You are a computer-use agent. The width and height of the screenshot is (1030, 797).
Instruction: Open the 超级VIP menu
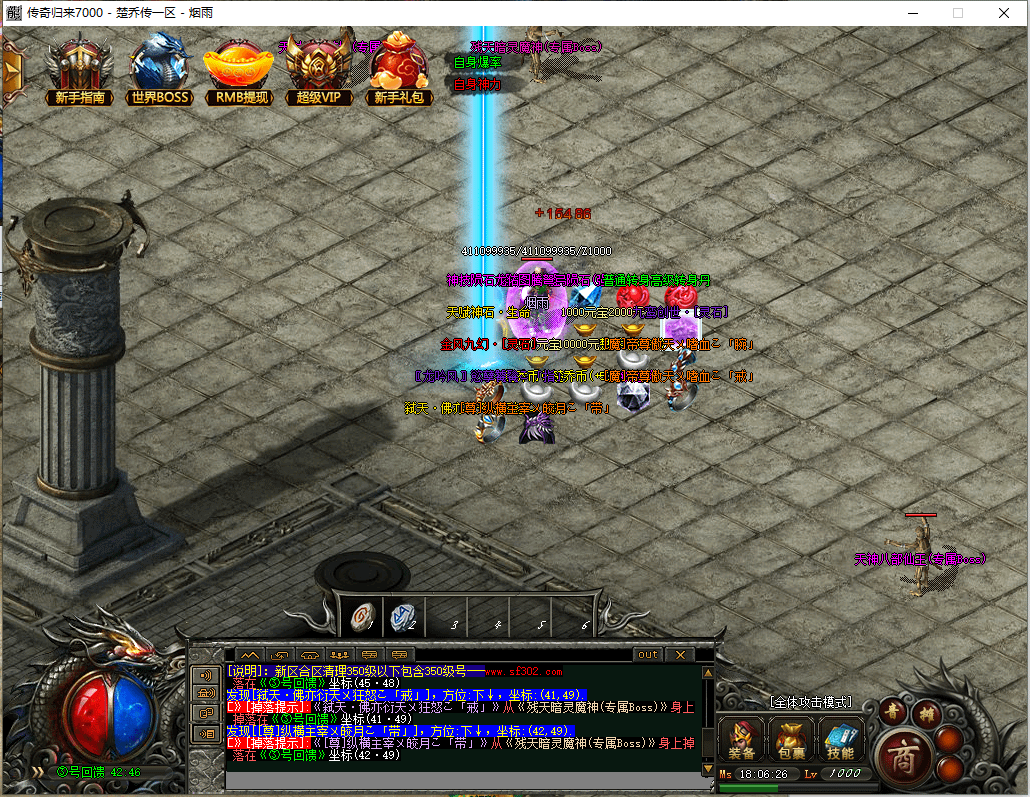point(319,69)
